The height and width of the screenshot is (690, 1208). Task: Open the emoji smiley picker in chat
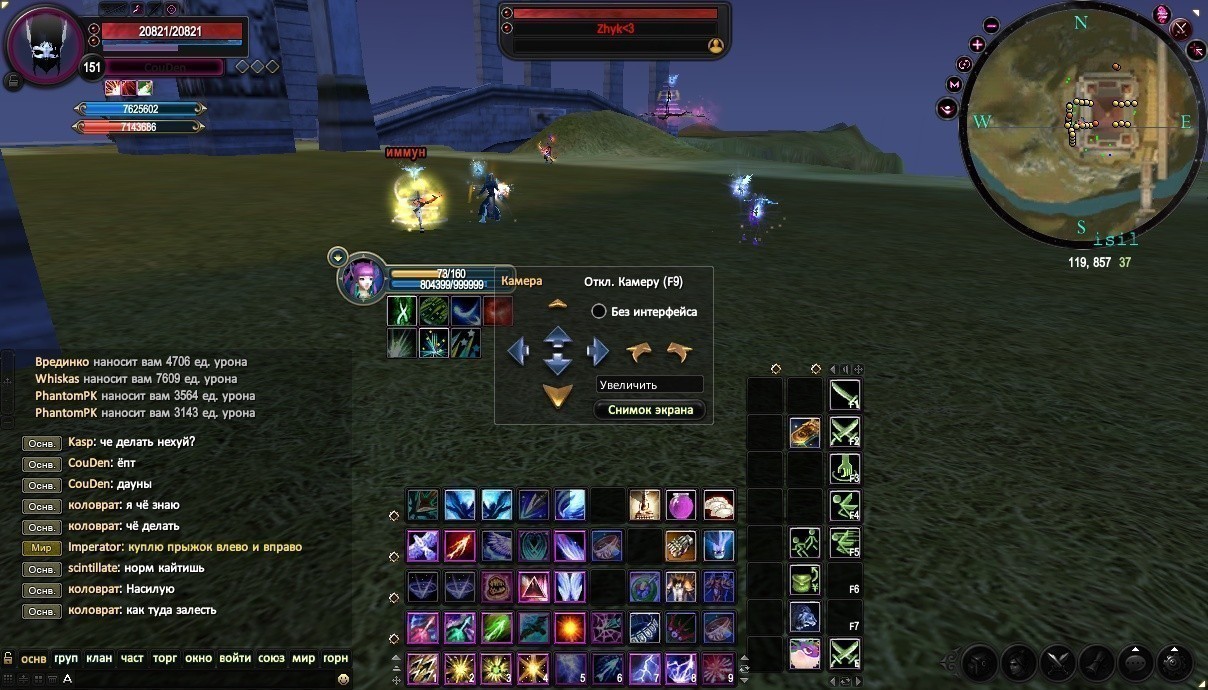pyautogui.click(x=343, y=679)
